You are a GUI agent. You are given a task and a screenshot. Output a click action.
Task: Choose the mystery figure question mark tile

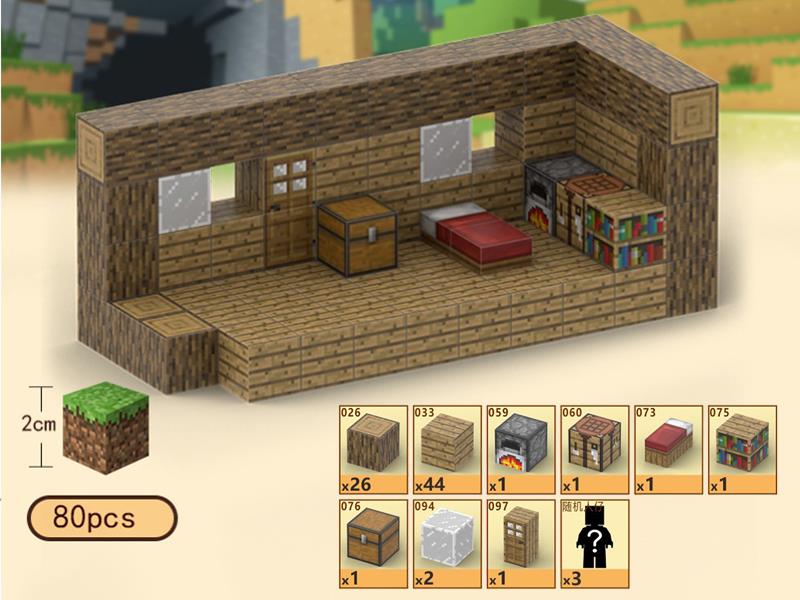click(x=593, y=542)
